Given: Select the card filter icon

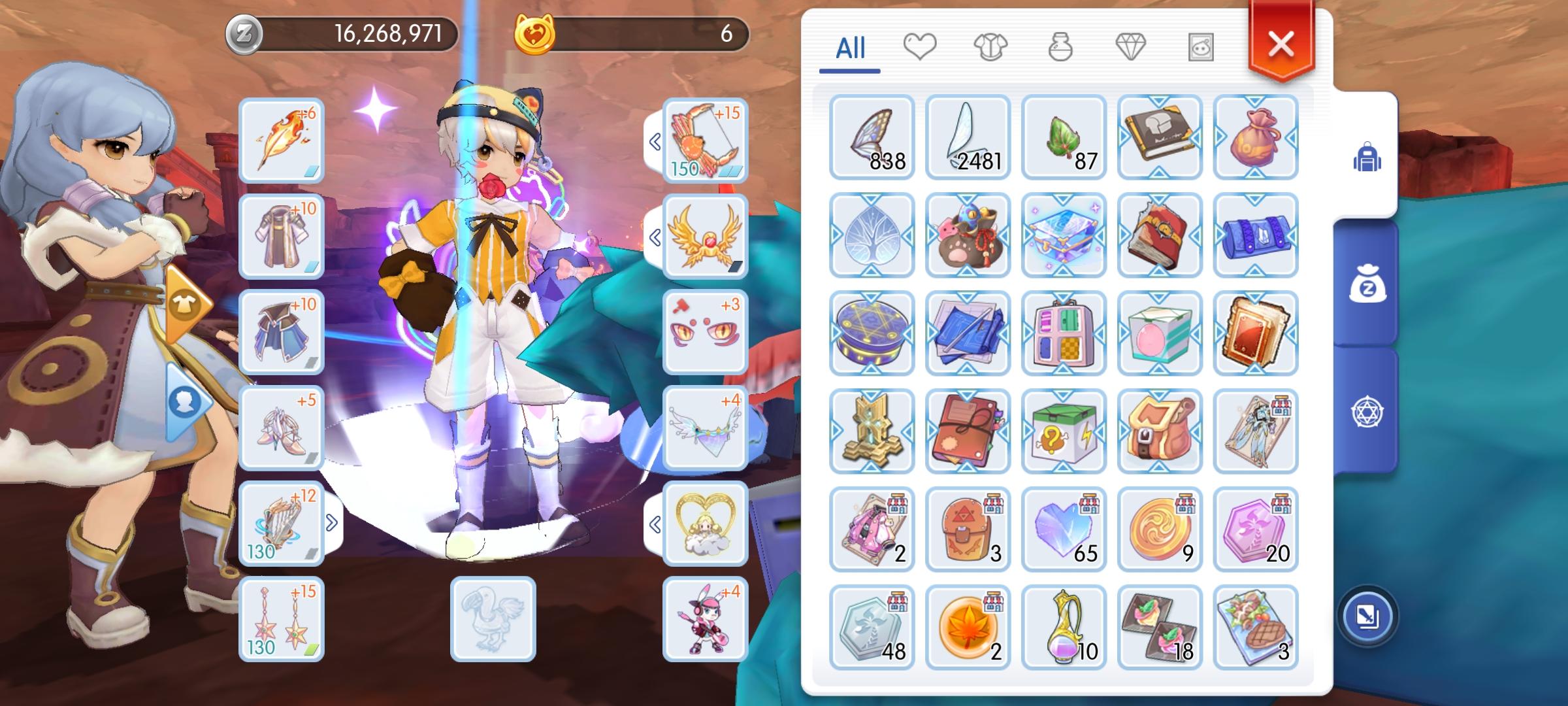Looking at the screenshot, I should (x=1201, y=46).
